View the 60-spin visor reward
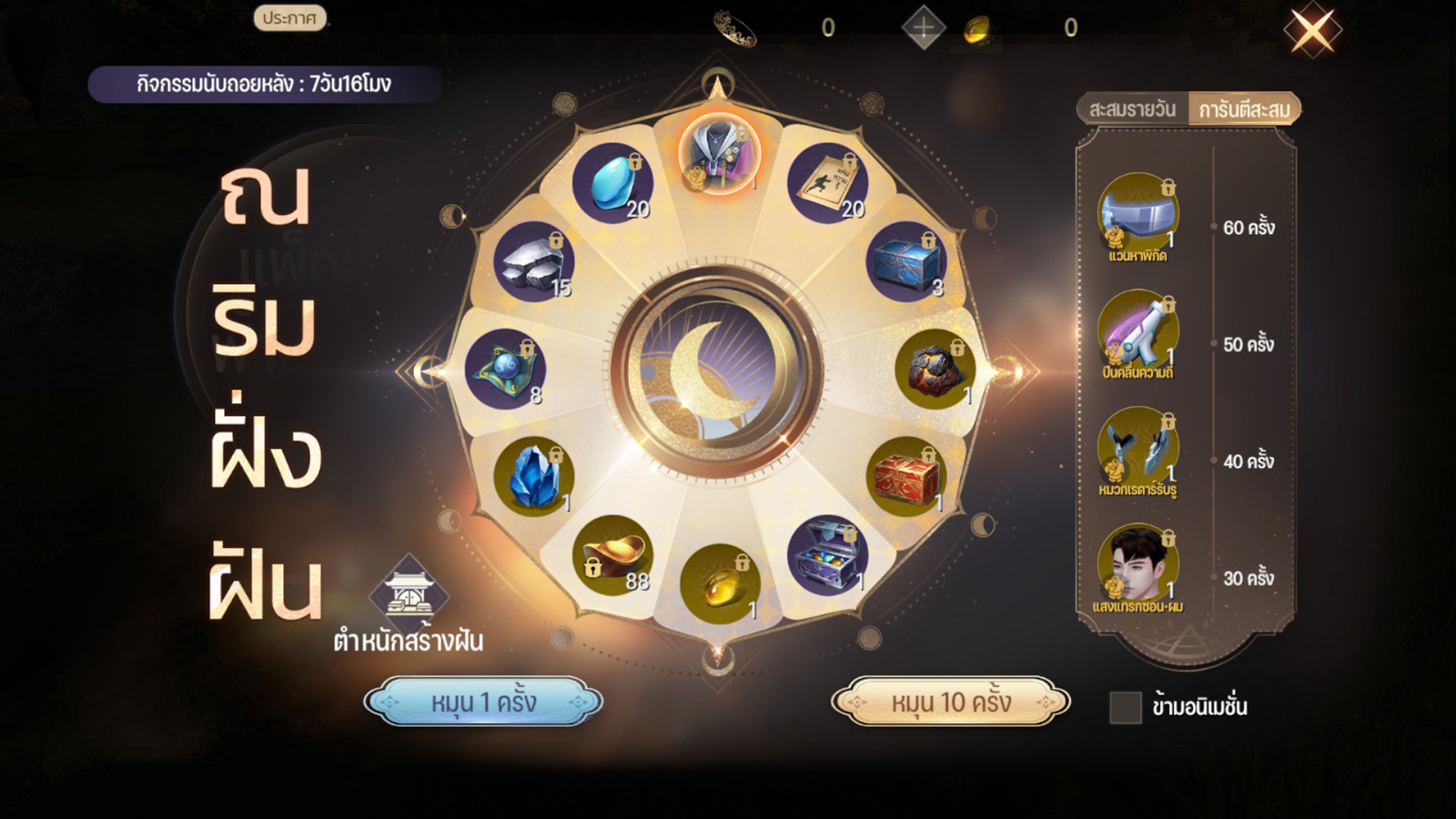 pos(1137,215)
